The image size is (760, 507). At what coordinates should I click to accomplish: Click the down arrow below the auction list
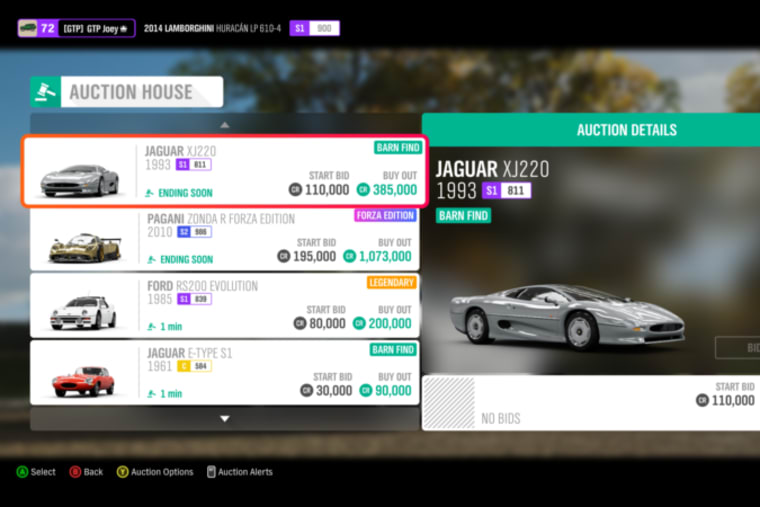pyautogui.click(x=225, y=418)
